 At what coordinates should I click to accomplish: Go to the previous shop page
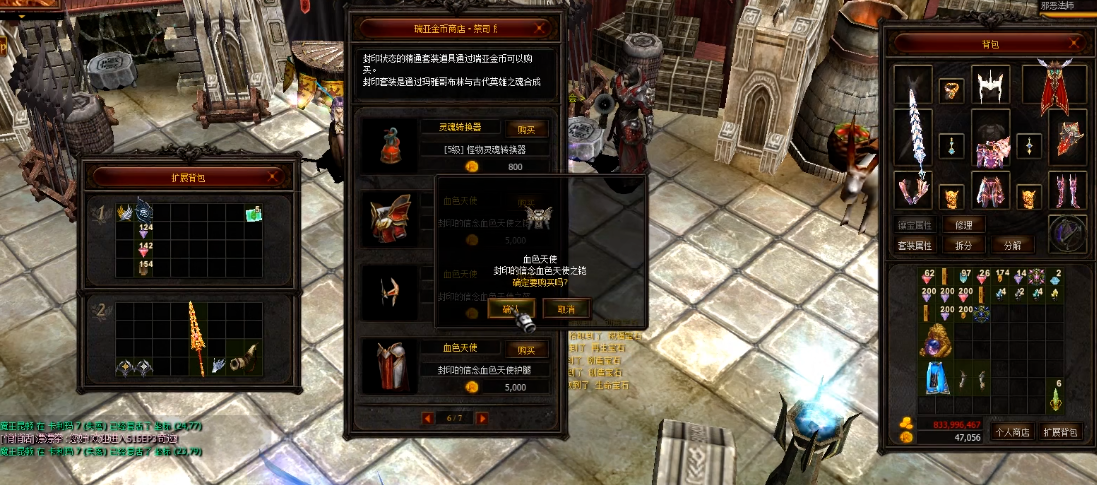click(x=429, y=418)
